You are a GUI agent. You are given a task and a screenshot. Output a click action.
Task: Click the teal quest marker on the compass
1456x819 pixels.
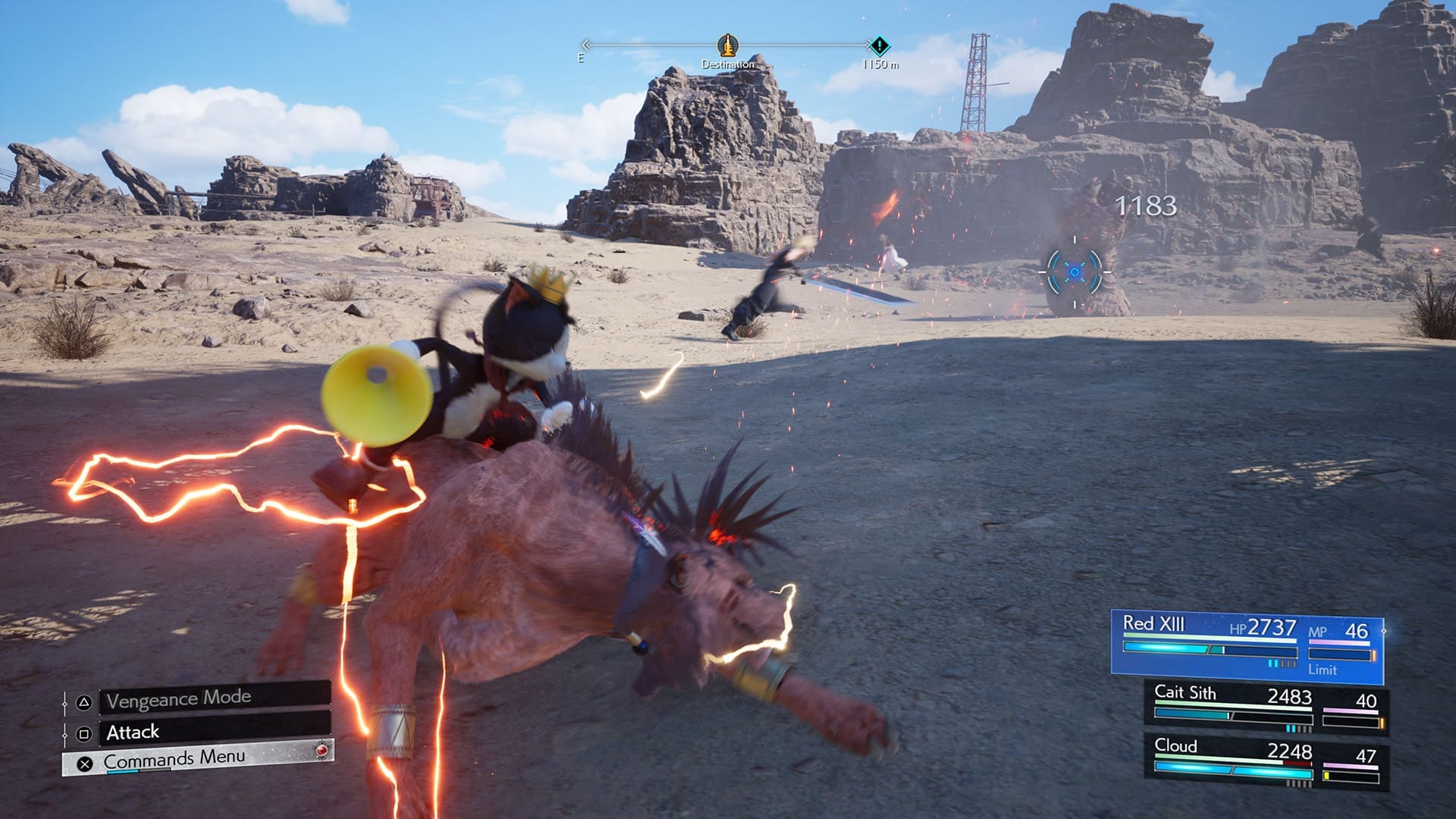pos(879,45)
